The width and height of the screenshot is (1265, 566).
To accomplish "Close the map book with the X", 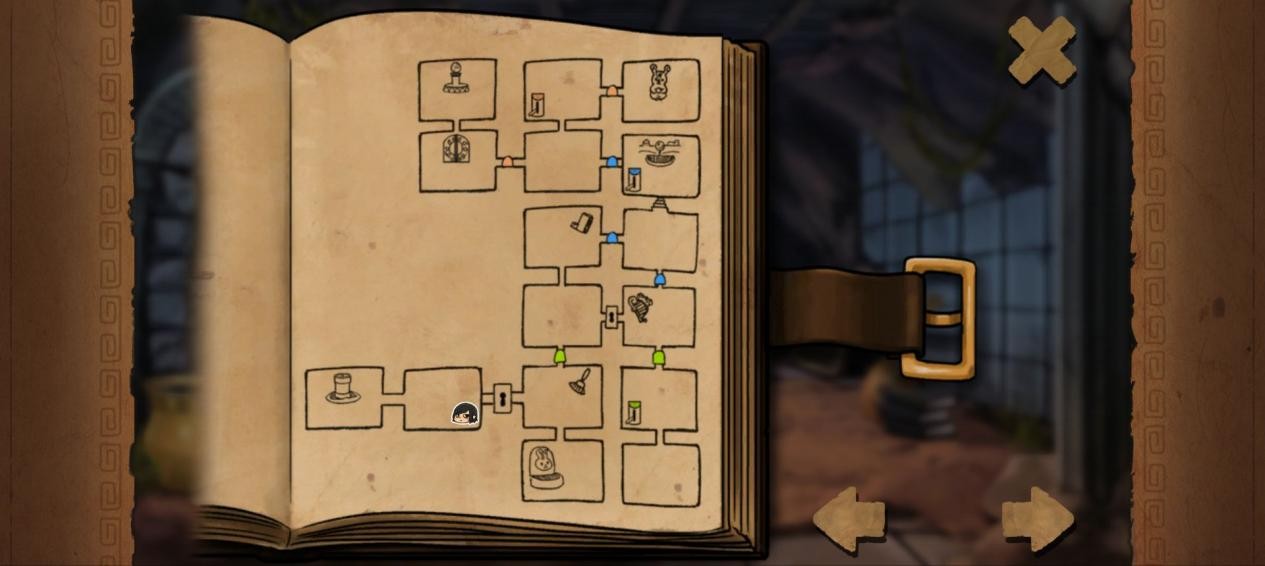I will 1042,49.
